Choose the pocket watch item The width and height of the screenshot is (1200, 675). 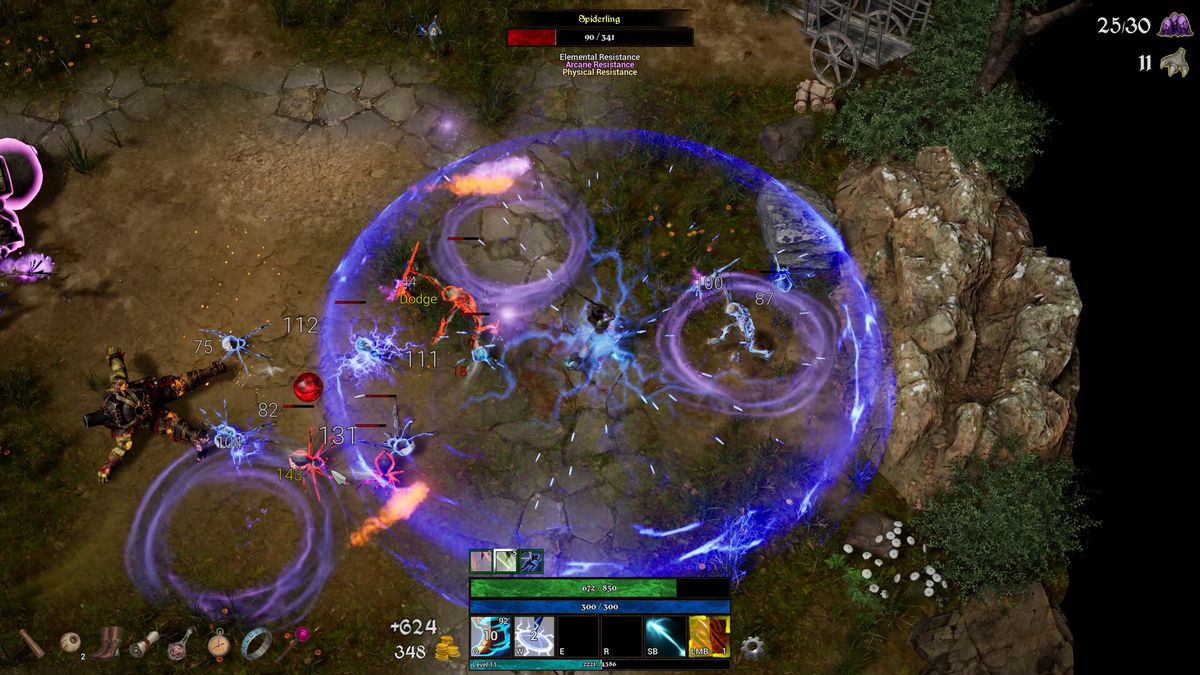(x=219, y=643)
